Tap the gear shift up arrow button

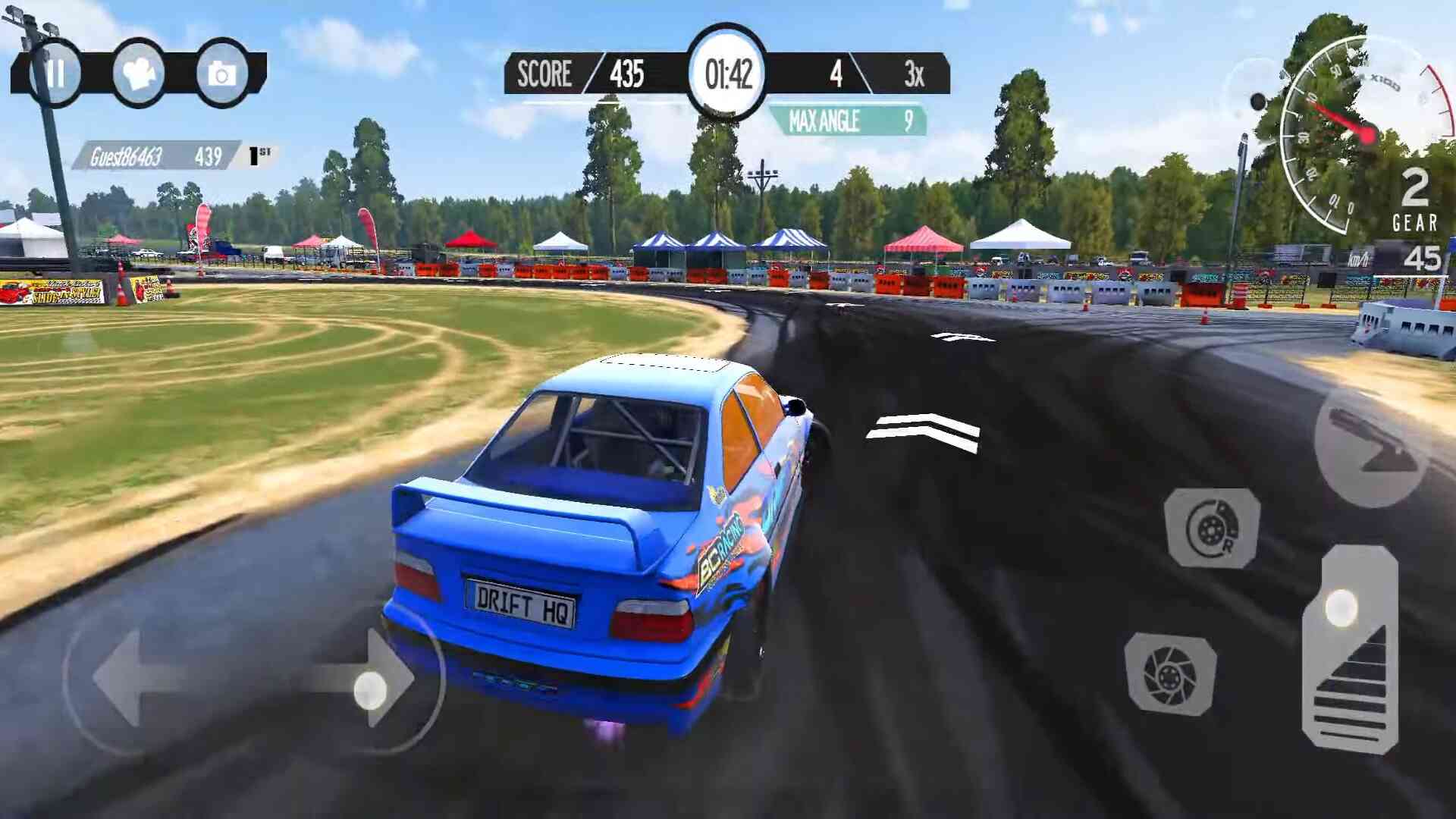[x=1370, y=447]
